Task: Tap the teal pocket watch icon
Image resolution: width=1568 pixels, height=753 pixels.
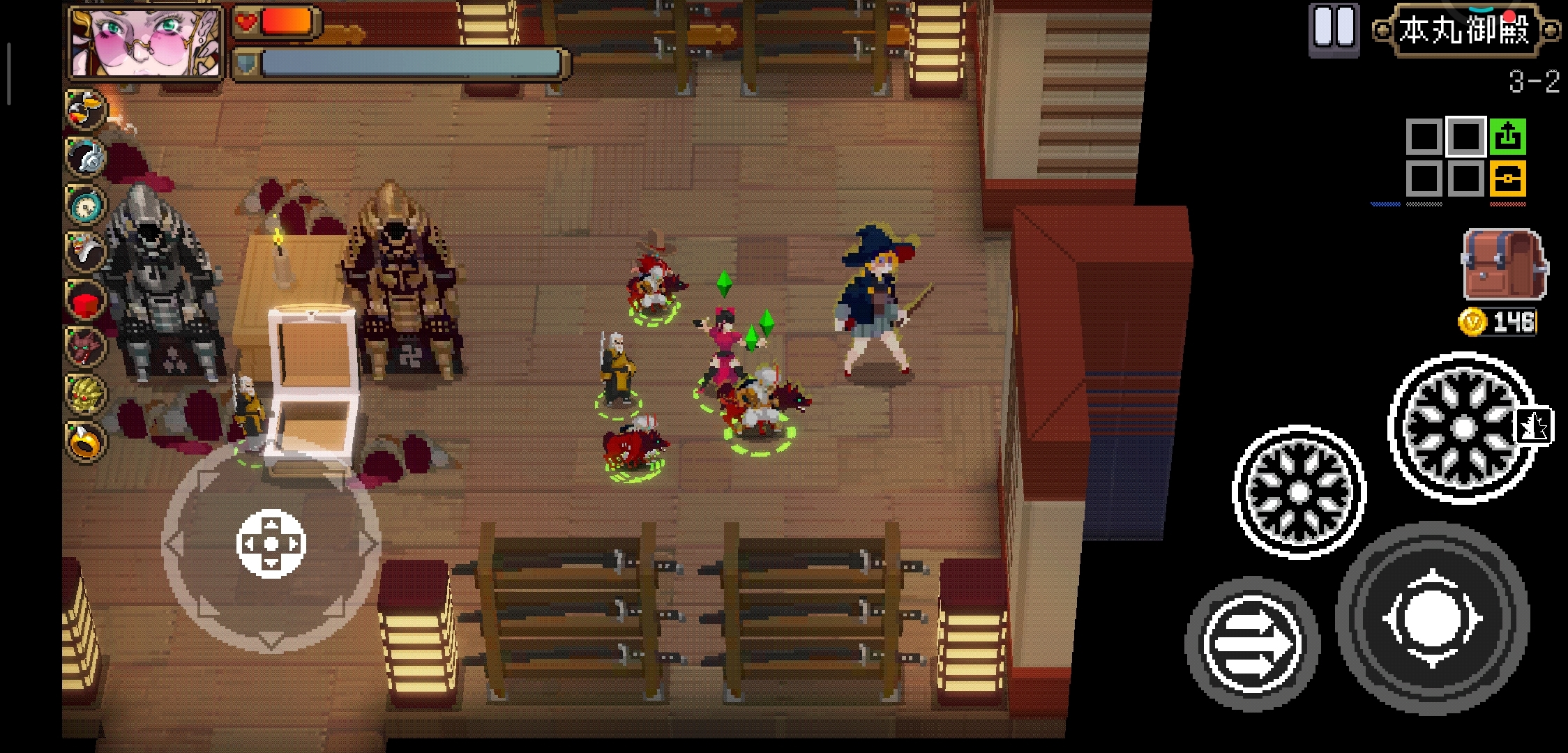Action: point(86,205)
